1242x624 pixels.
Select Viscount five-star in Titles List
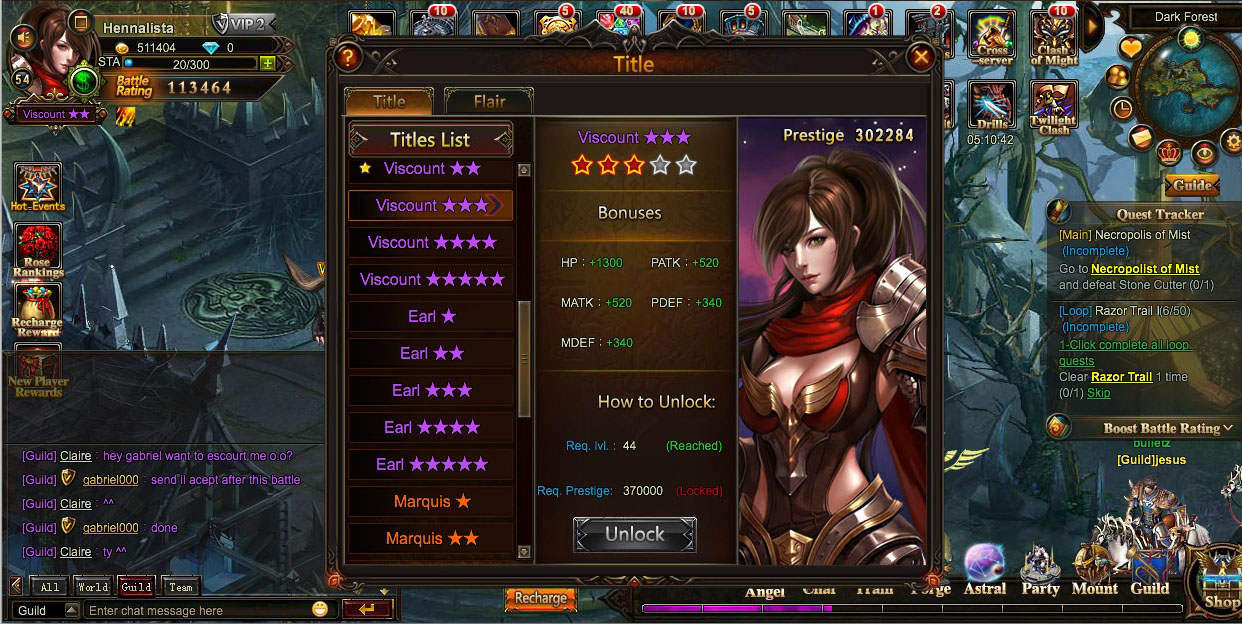pyautogui.click(x=431, y=279)
